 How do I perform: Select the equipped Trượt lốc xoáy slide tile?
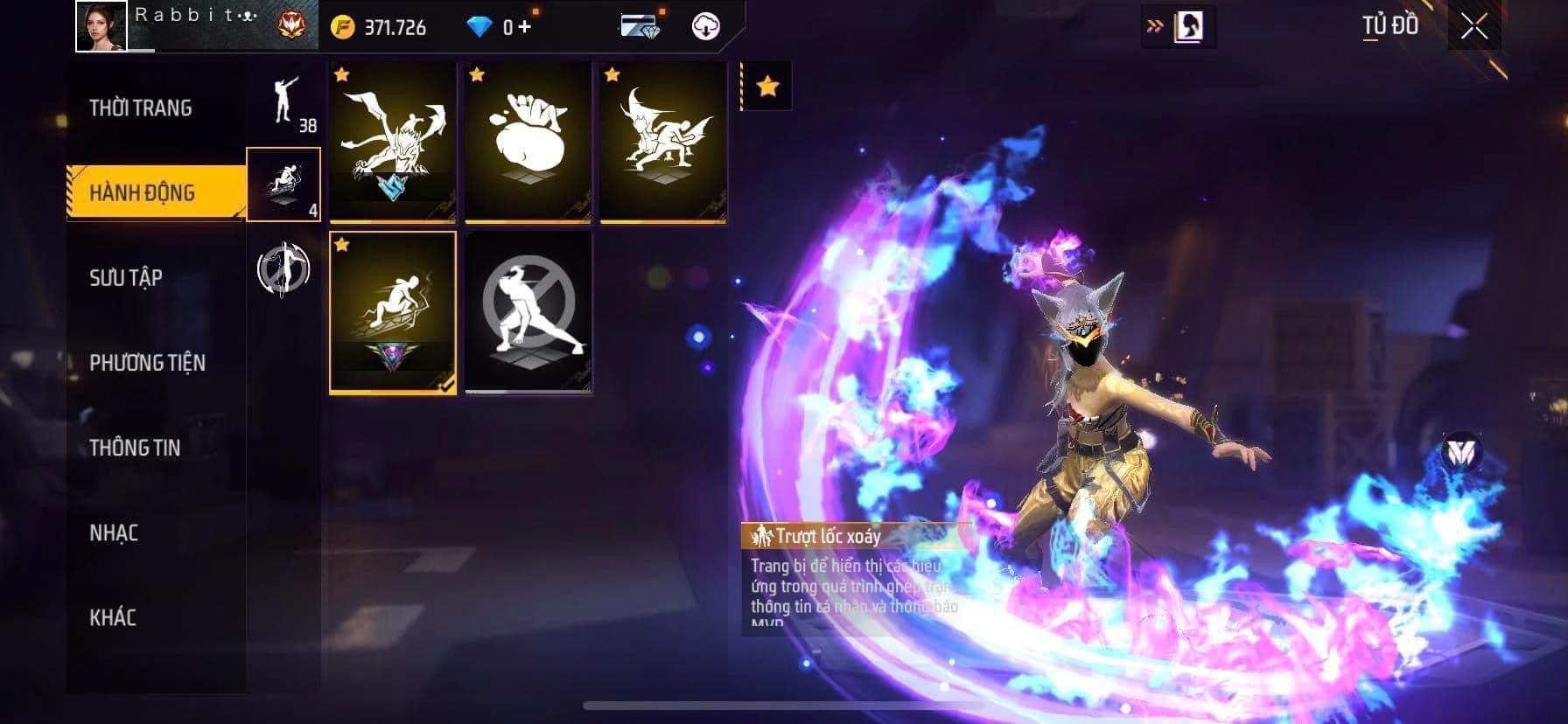pos(393,311)
